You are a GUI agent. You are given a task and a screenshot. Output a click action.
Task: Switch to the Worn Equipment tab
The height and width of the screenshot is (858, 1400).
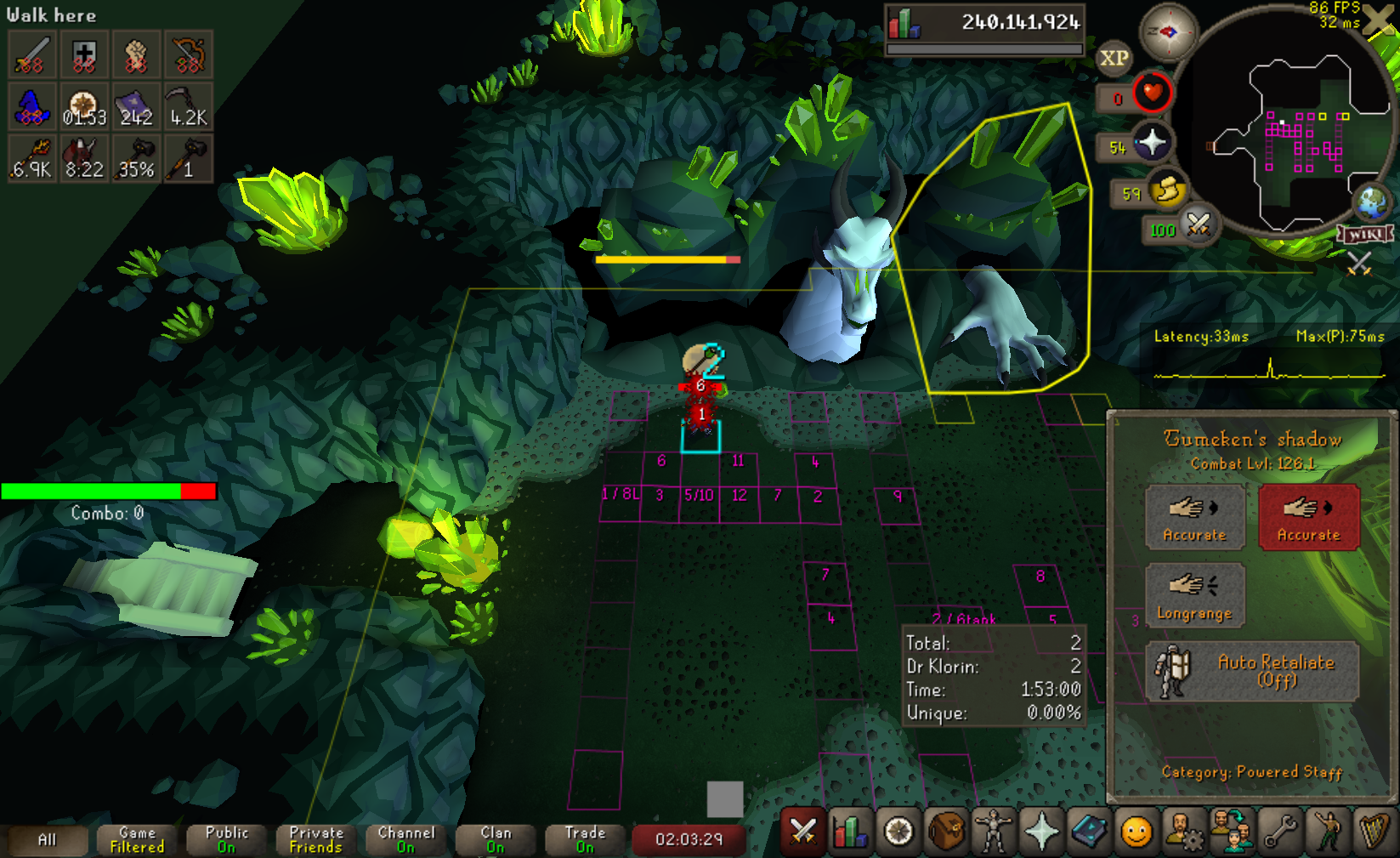pyautogui.click(x=994, y=832)
